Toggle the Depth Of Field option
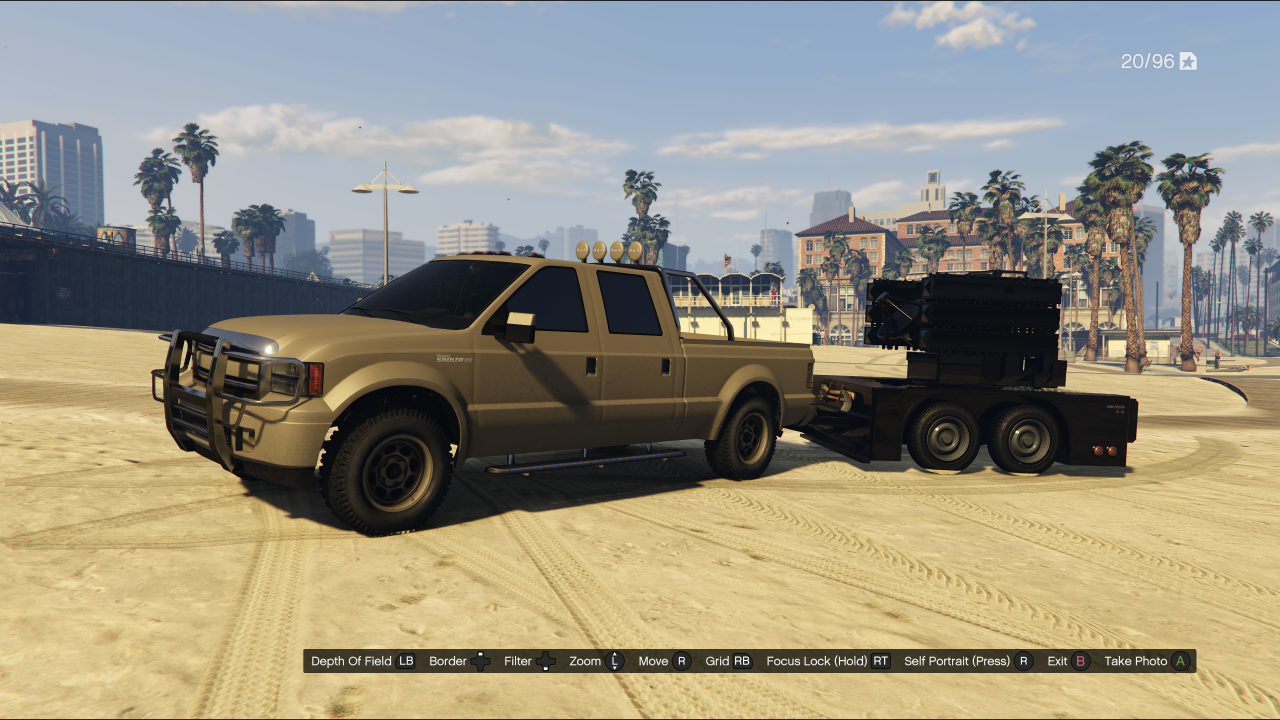This screenshot has height=720, width=1280. tap(363, 661)
